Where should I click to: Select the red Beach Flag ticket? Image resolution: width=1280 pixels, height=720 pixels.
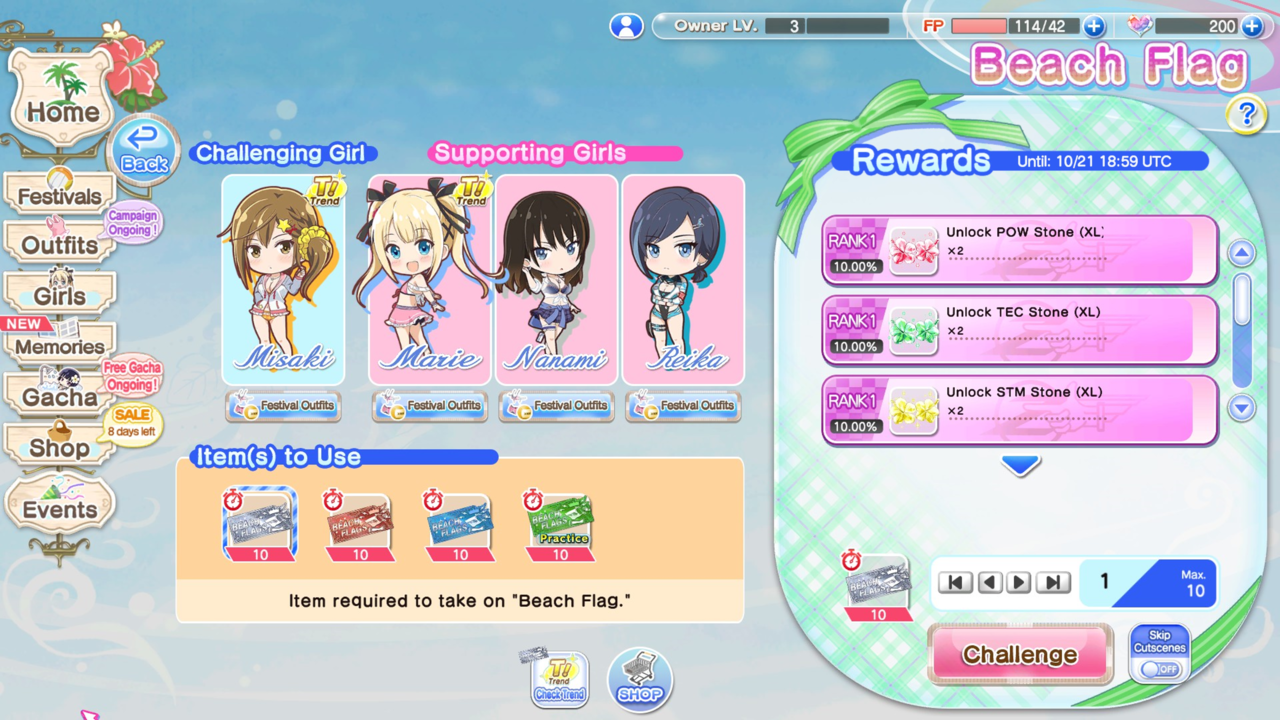tap(360, 525)
